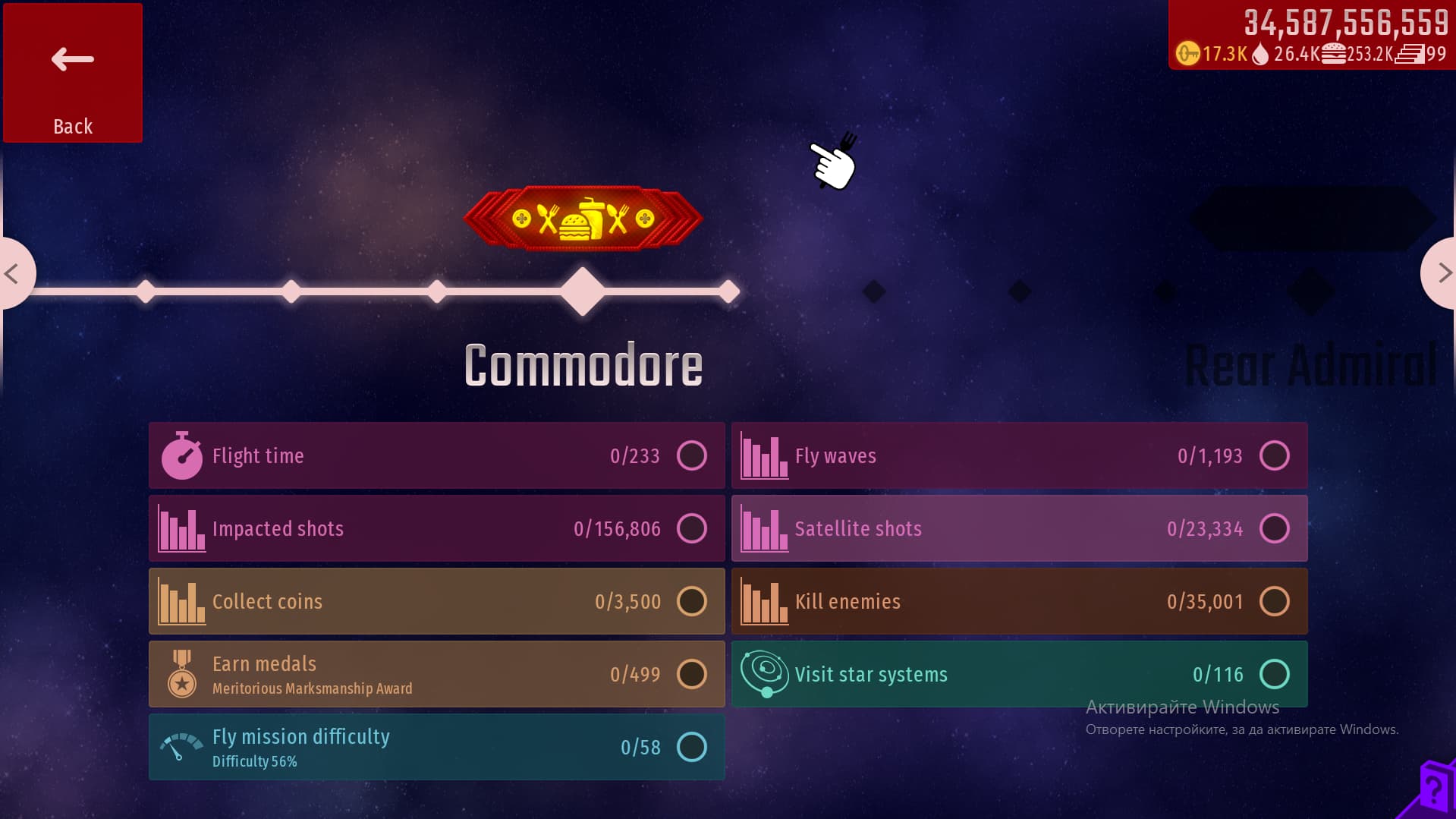The height and width of the screenshot is (819, 1456).
Task: Open the Satellite shots requirement
Action: 1019,528
